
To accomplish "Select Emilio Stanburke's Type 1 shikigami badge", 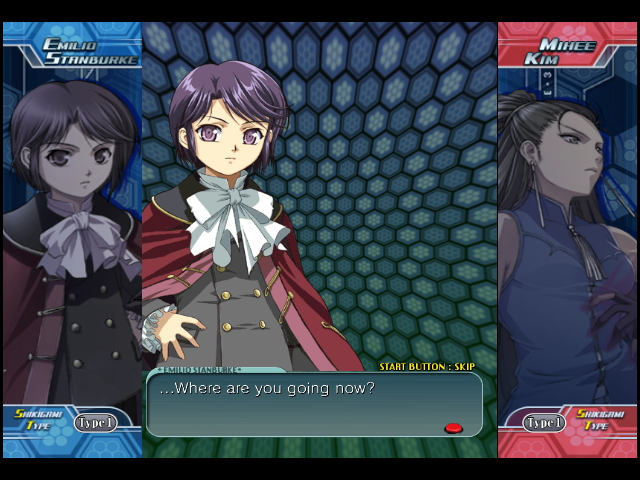I will click(x=95, y=423).
